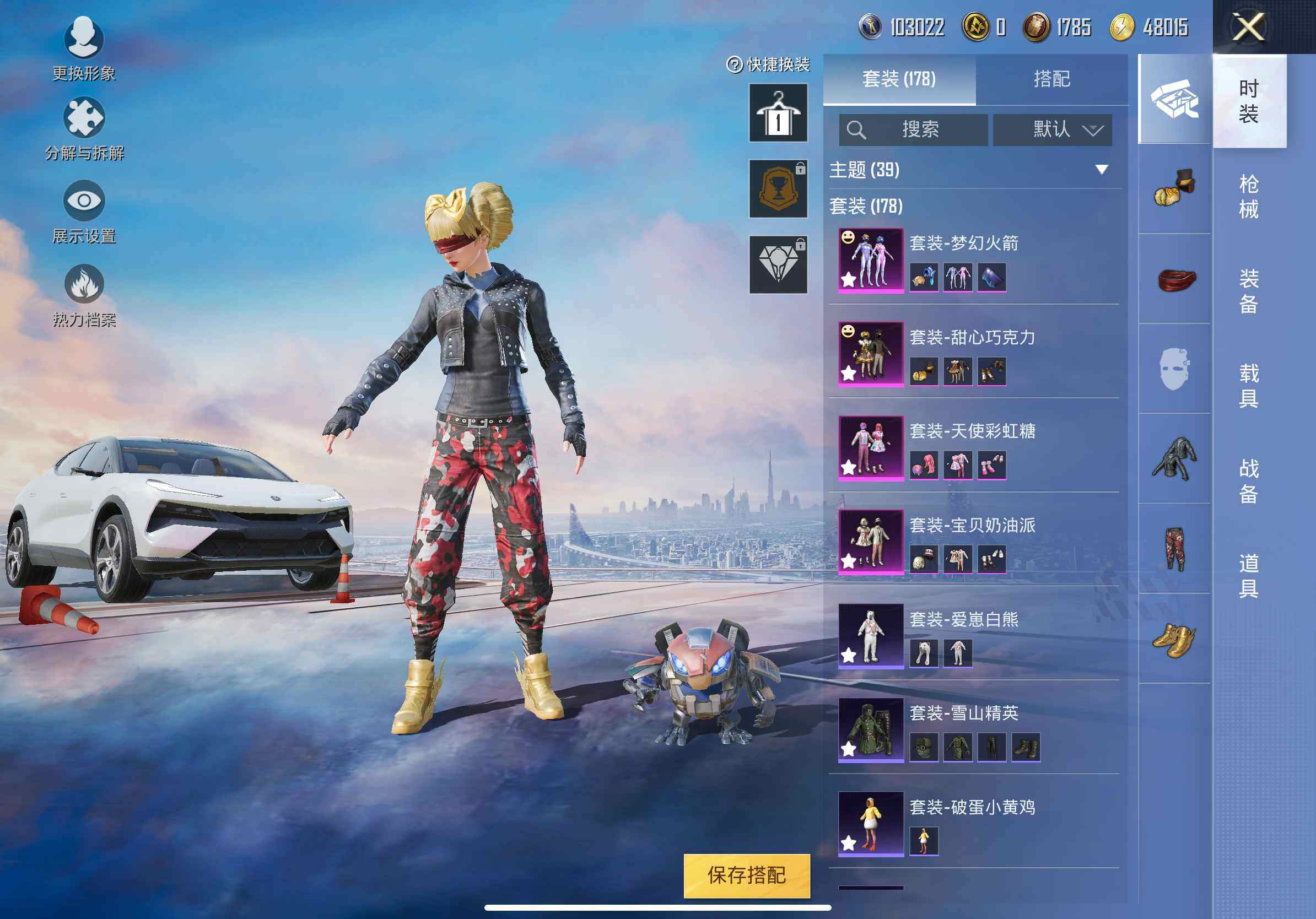Screen dimensions: 1316x919
Task: Choose quick-change wardrobe preset 1
Action: pyautogui.click(x=778, y=113)
